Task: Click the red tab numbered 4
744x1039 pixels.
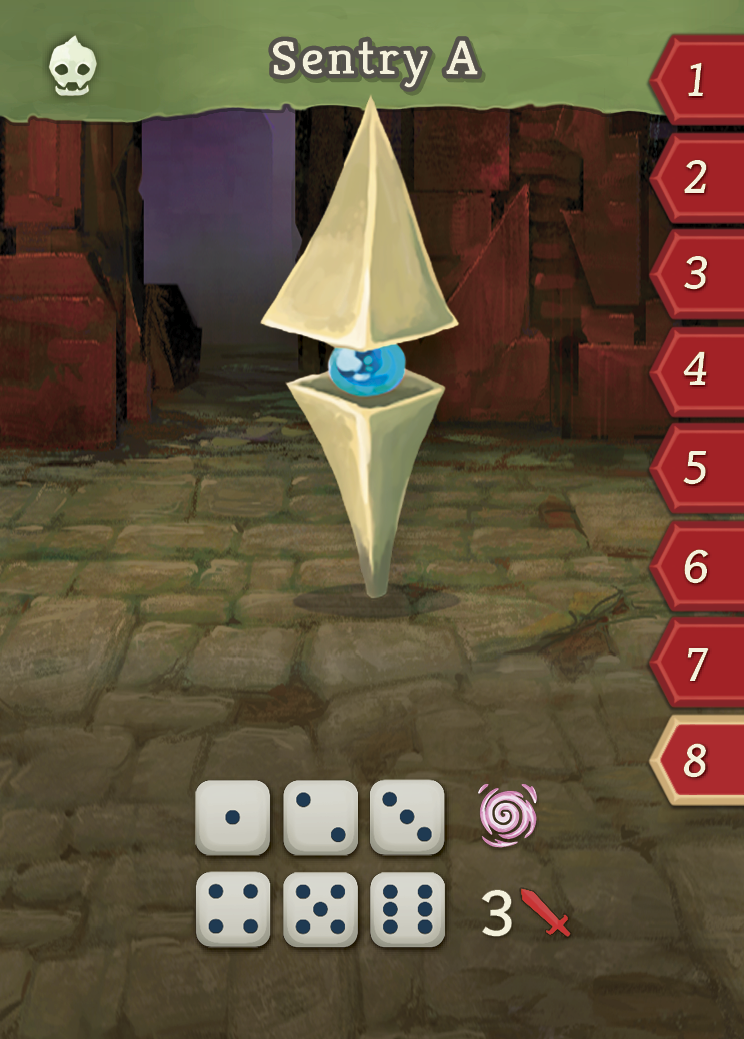Action: click(x=697, y=371)
